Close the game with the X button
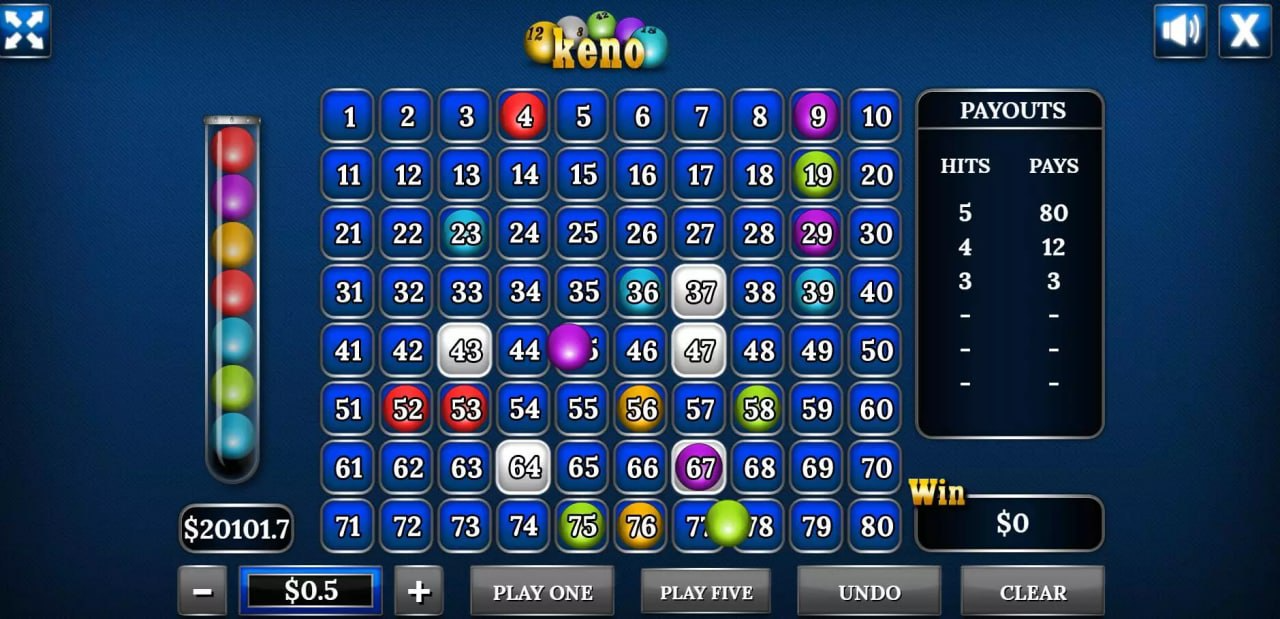The image size is (1280, 619). (1245, 31)
